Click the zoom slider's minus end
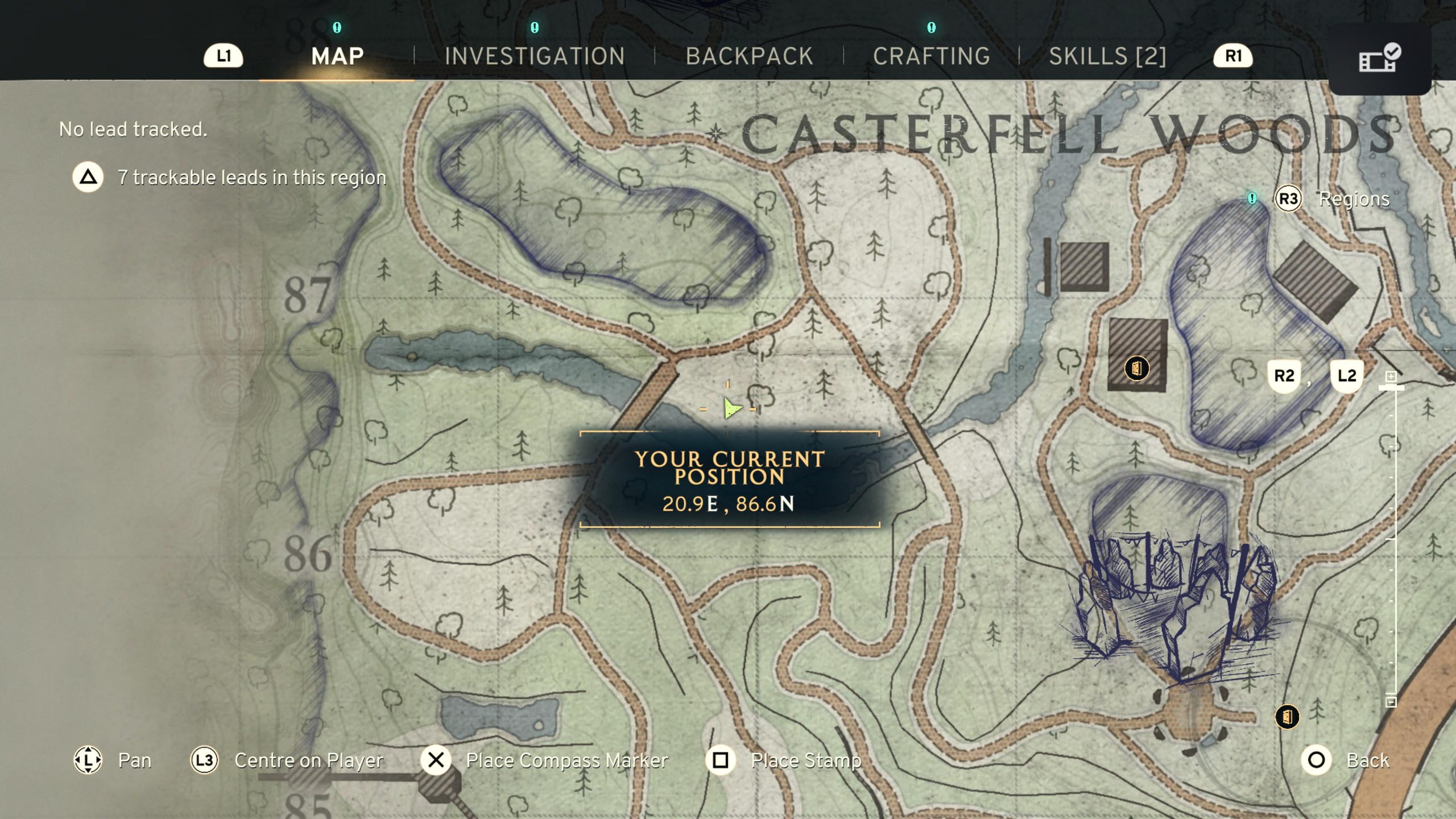Screen dimensions: 1456x819 [1391, 701]
